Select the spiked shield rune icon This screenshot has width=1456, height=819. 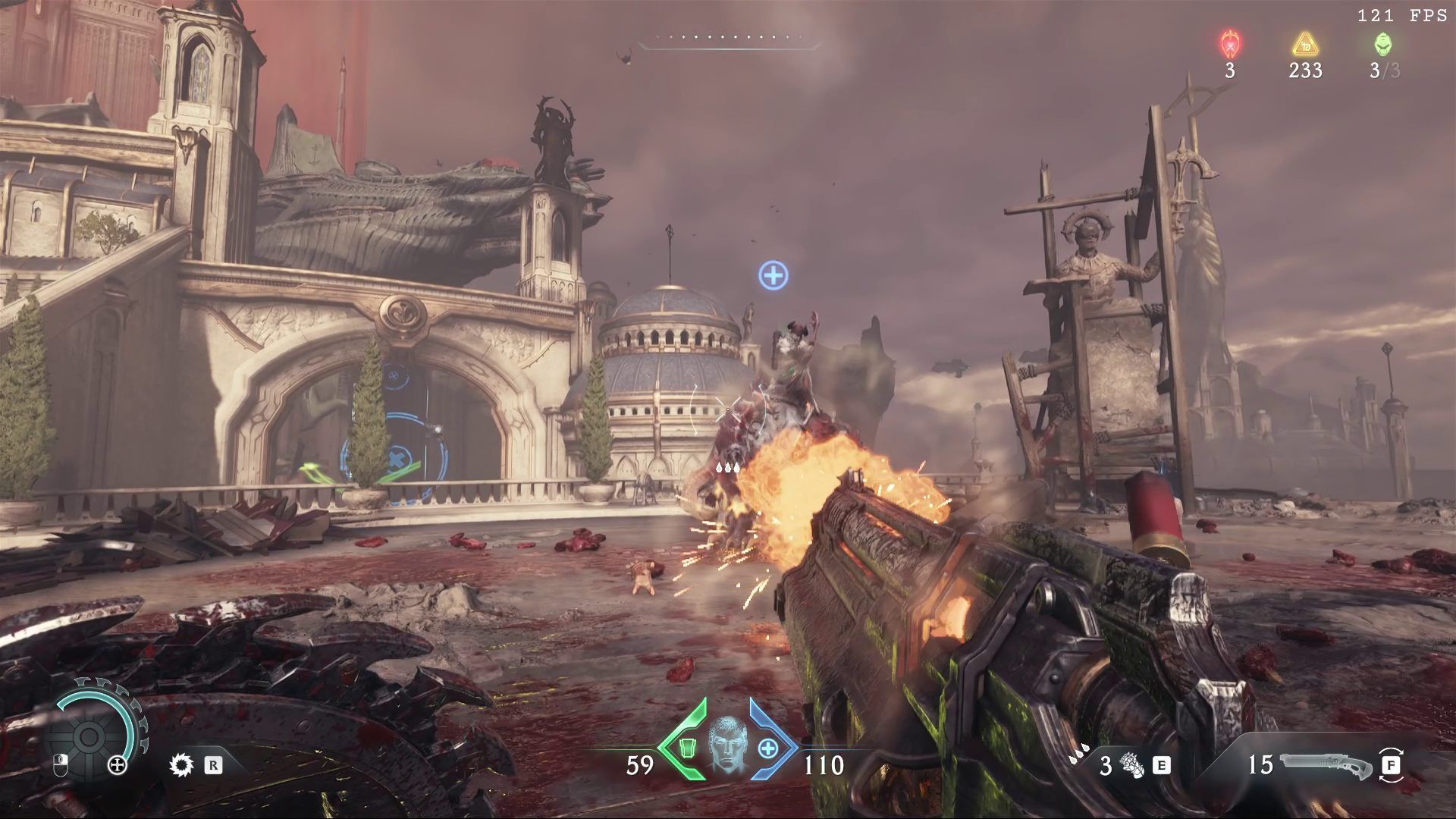(181, 765)
